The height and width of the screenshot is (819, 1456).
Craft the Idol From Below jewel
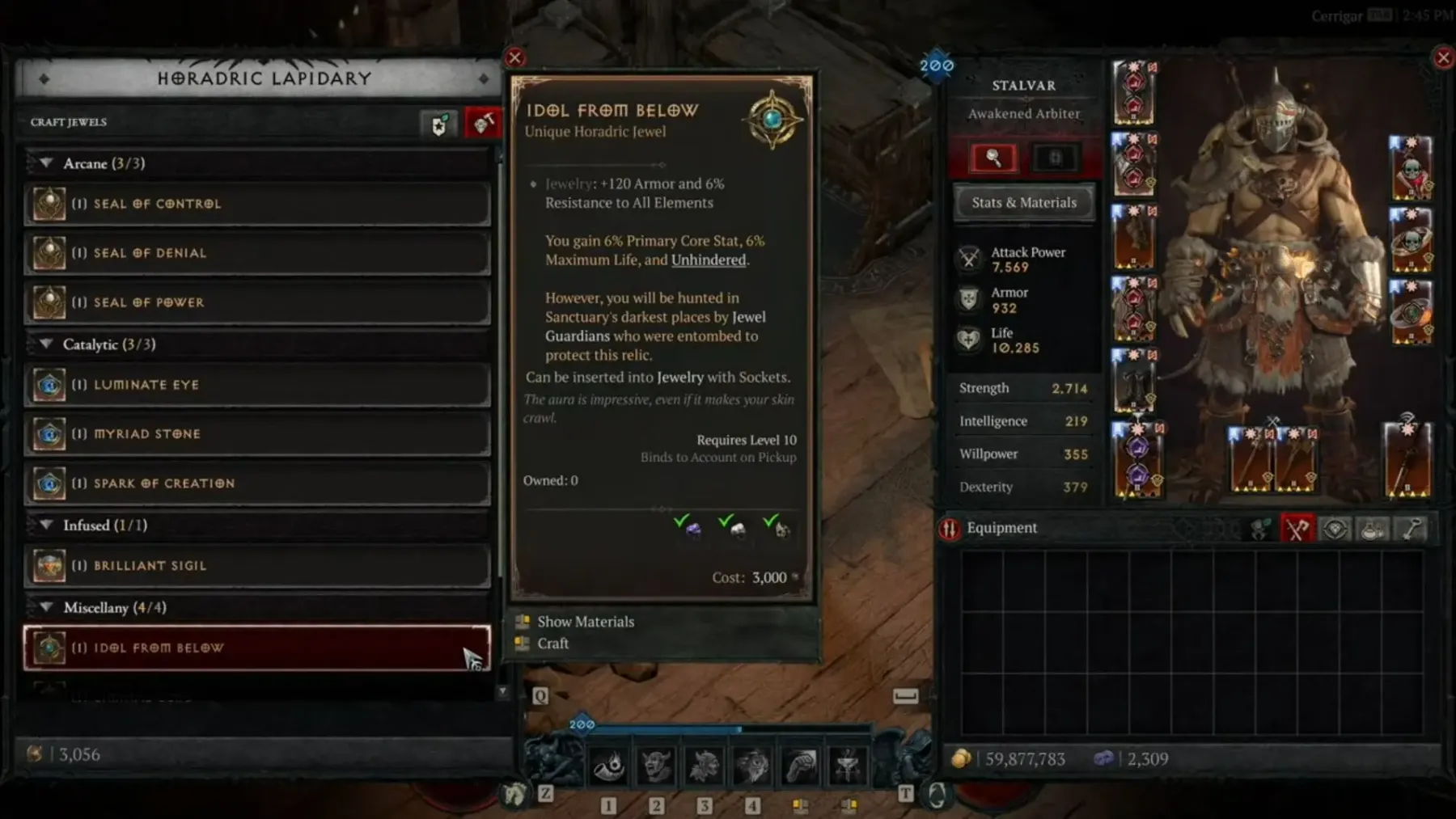[553, 644]
